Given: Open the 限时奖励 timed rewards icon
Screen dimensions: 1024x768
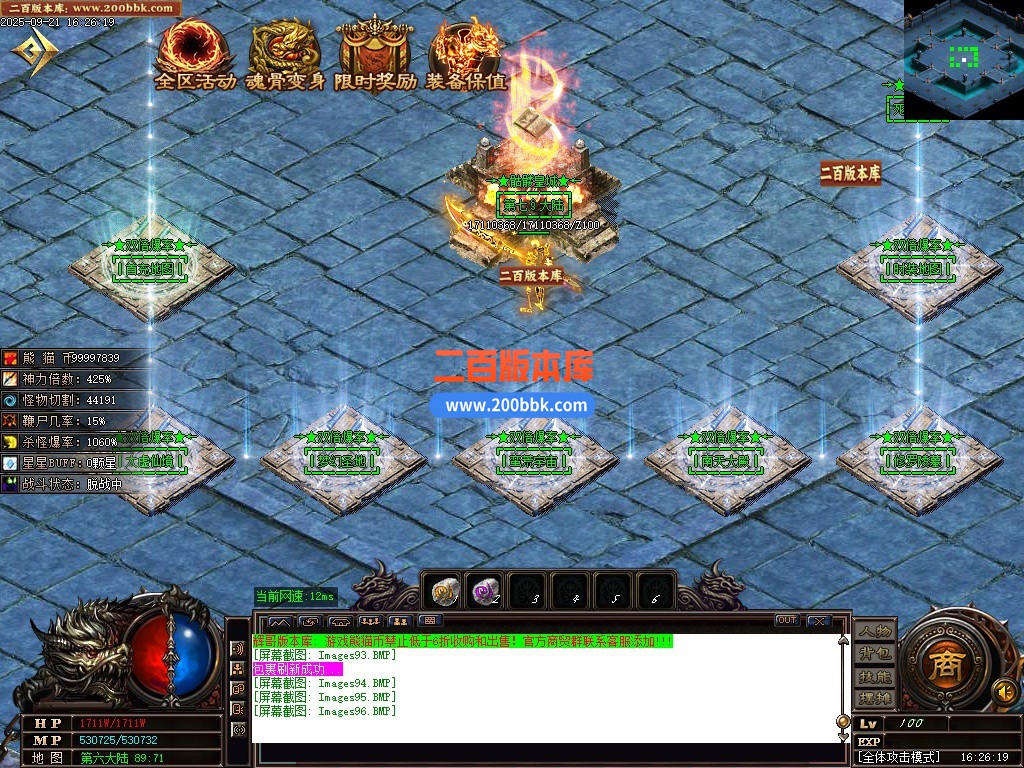Looking at the screenshot, I should [x=375, y=56].
